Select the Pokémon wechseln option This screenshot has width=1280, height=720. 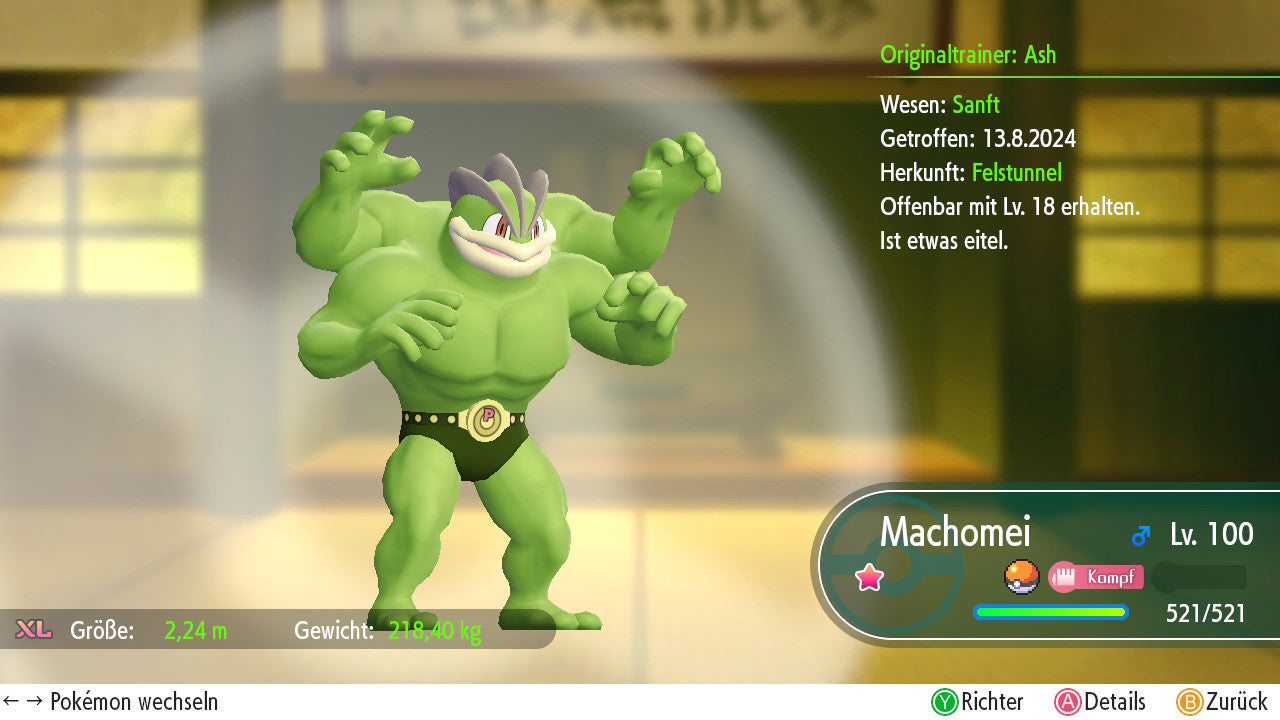[x=111, y=702]
